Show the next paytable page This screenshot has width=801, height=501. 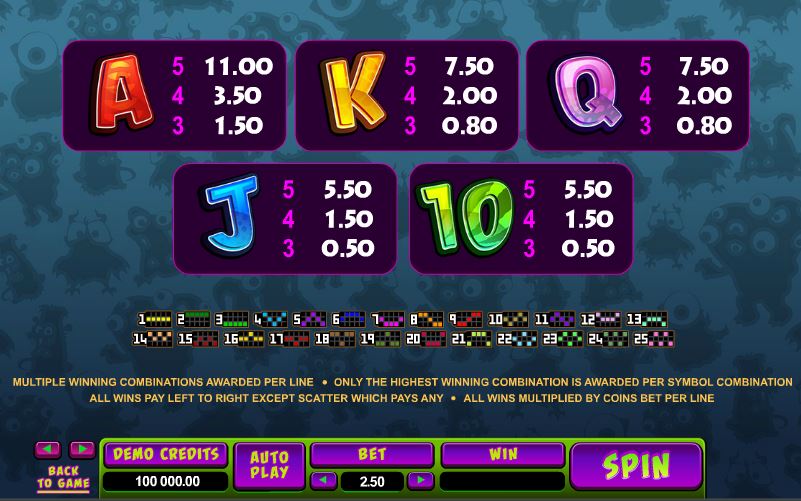[x=82, y=449]
